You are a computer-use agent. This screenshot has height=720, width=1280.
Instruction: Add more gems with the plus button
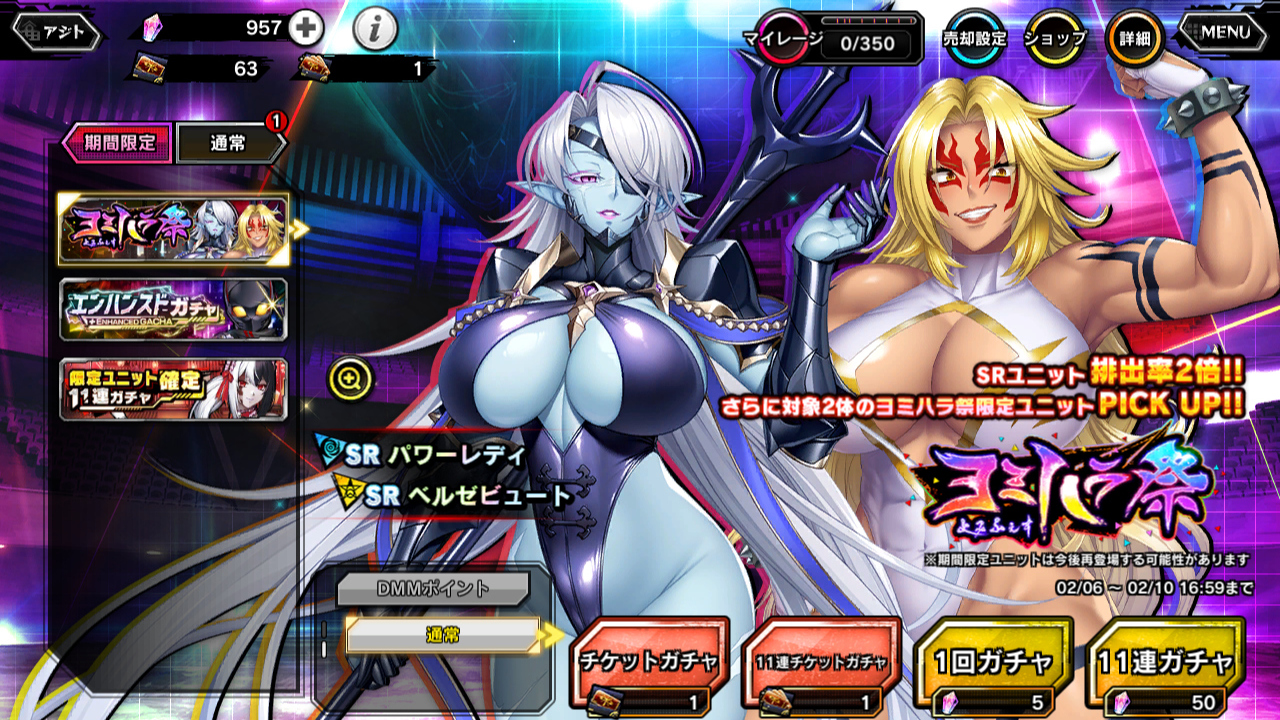[306, 29]
